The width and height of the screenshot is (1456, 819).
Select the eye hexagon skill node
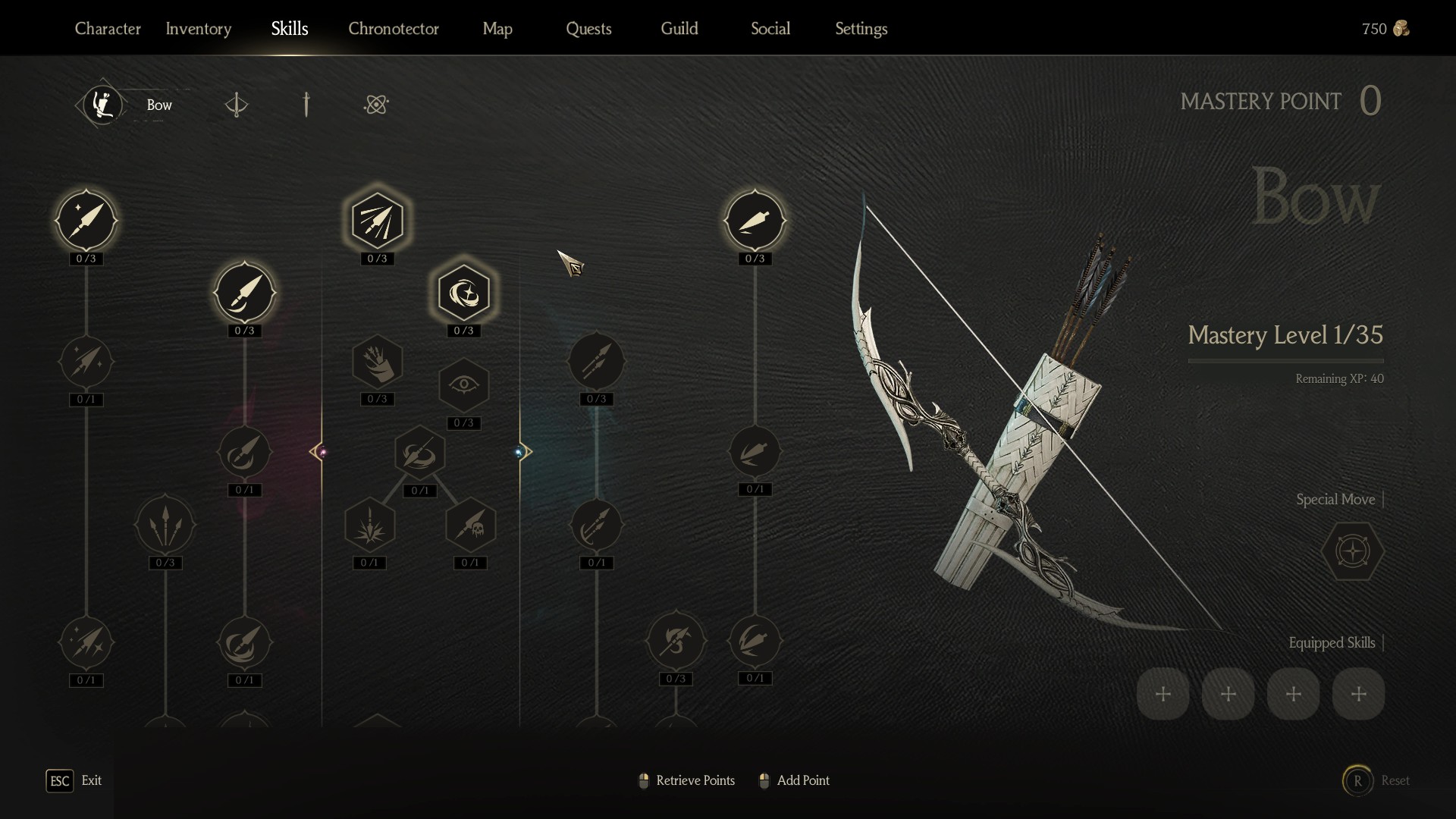click(463, 385)
